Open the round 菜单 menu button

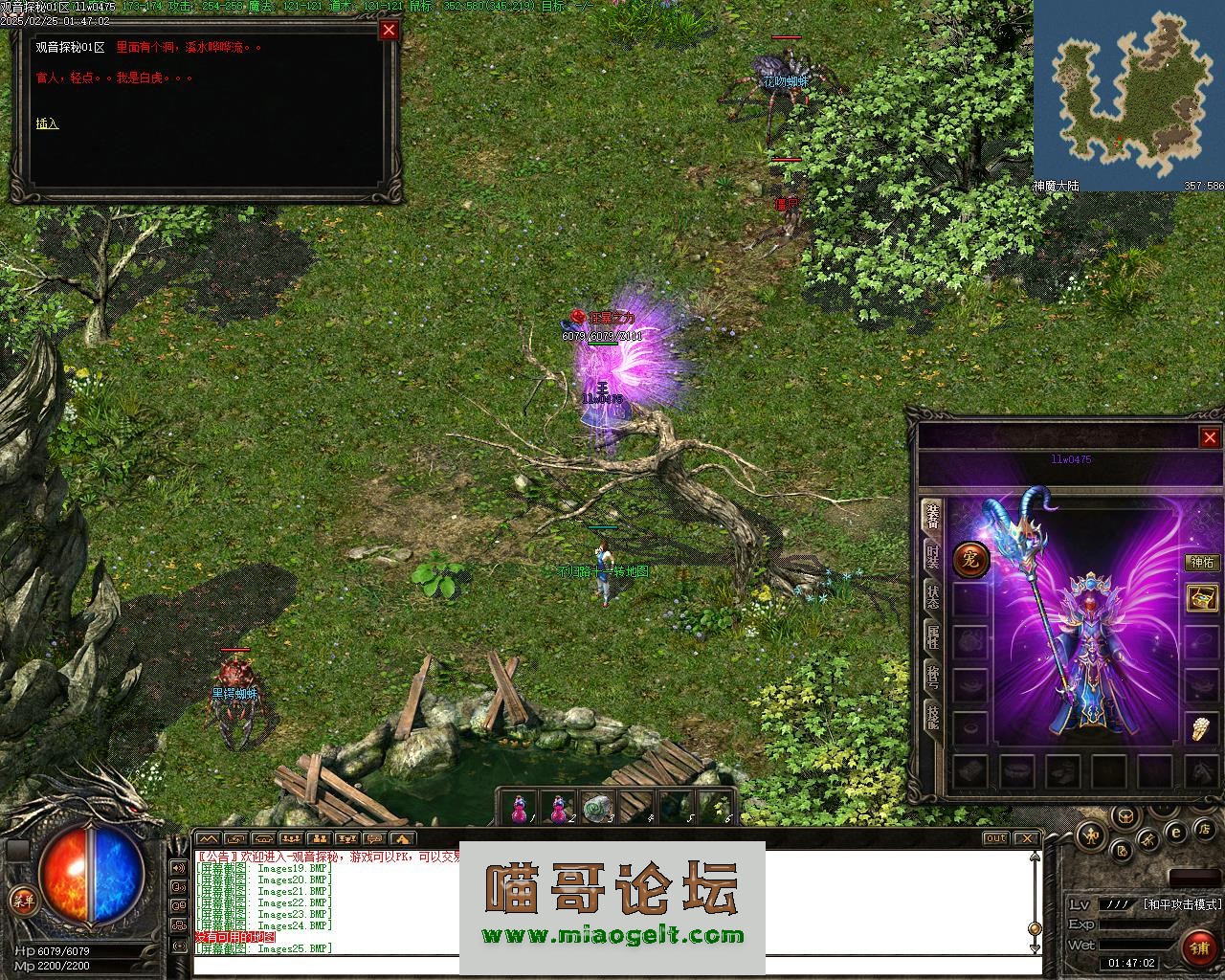point(21,900)
